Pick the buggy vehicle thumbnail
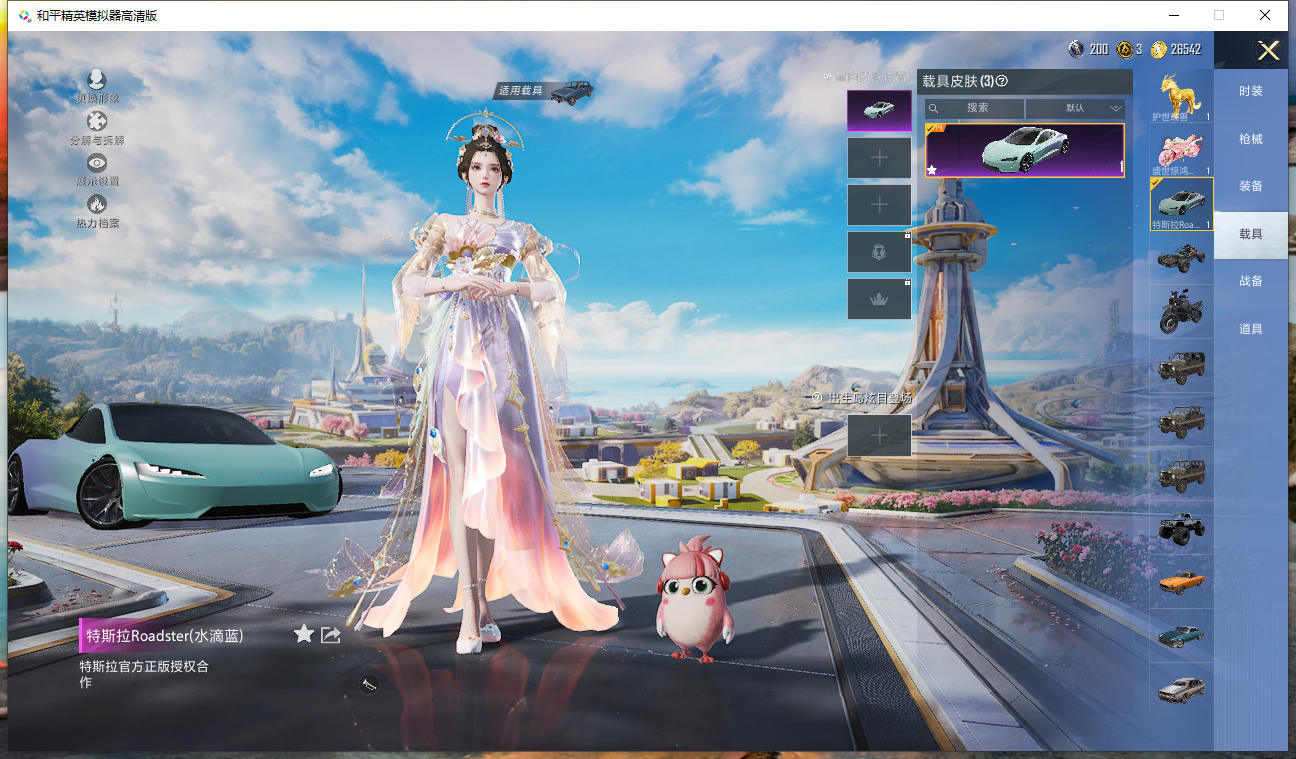The height and width of the screenshot is (759, 1296). 1181,258
